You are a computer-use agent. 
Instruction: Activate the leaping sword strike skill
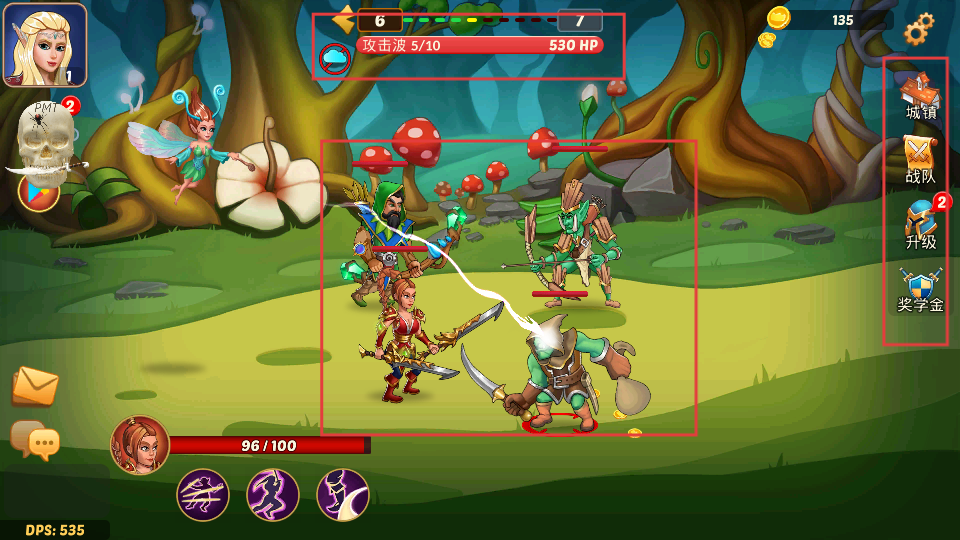point(273,495)
